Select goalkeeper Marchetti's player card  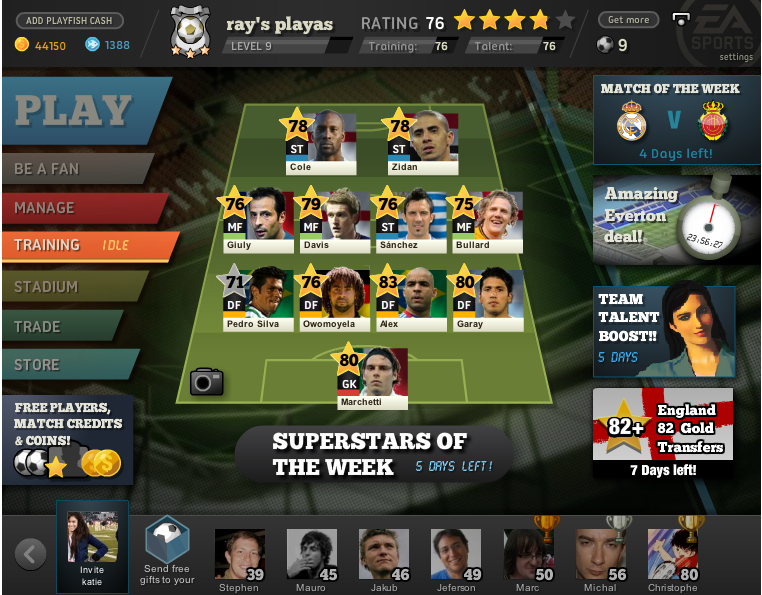[373, 378]
